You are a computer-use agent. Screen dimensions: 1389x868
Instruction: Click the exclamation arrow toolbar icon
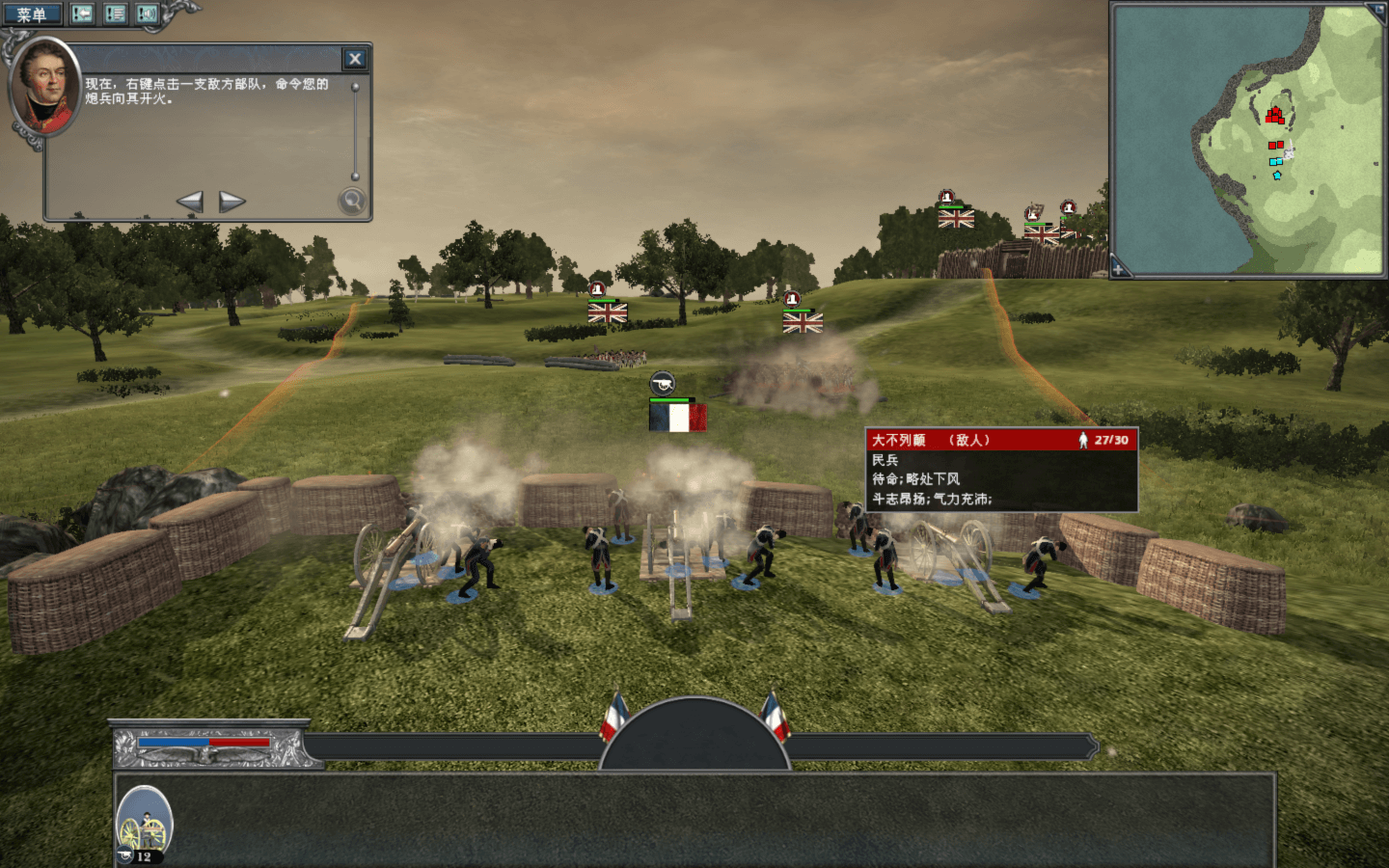83,14
